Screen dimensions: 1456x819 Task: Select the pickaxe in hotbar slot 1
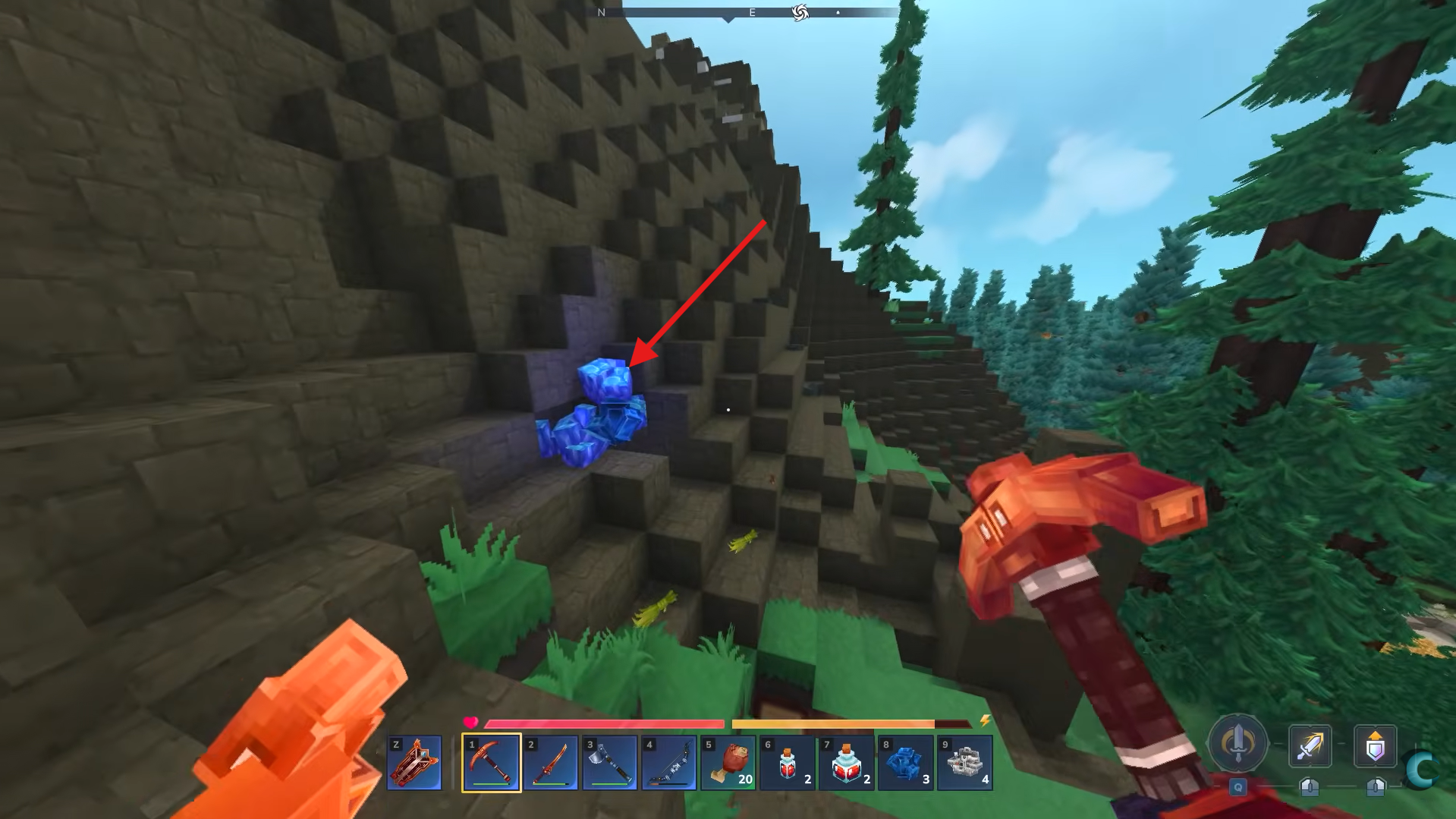pos(492,762)
